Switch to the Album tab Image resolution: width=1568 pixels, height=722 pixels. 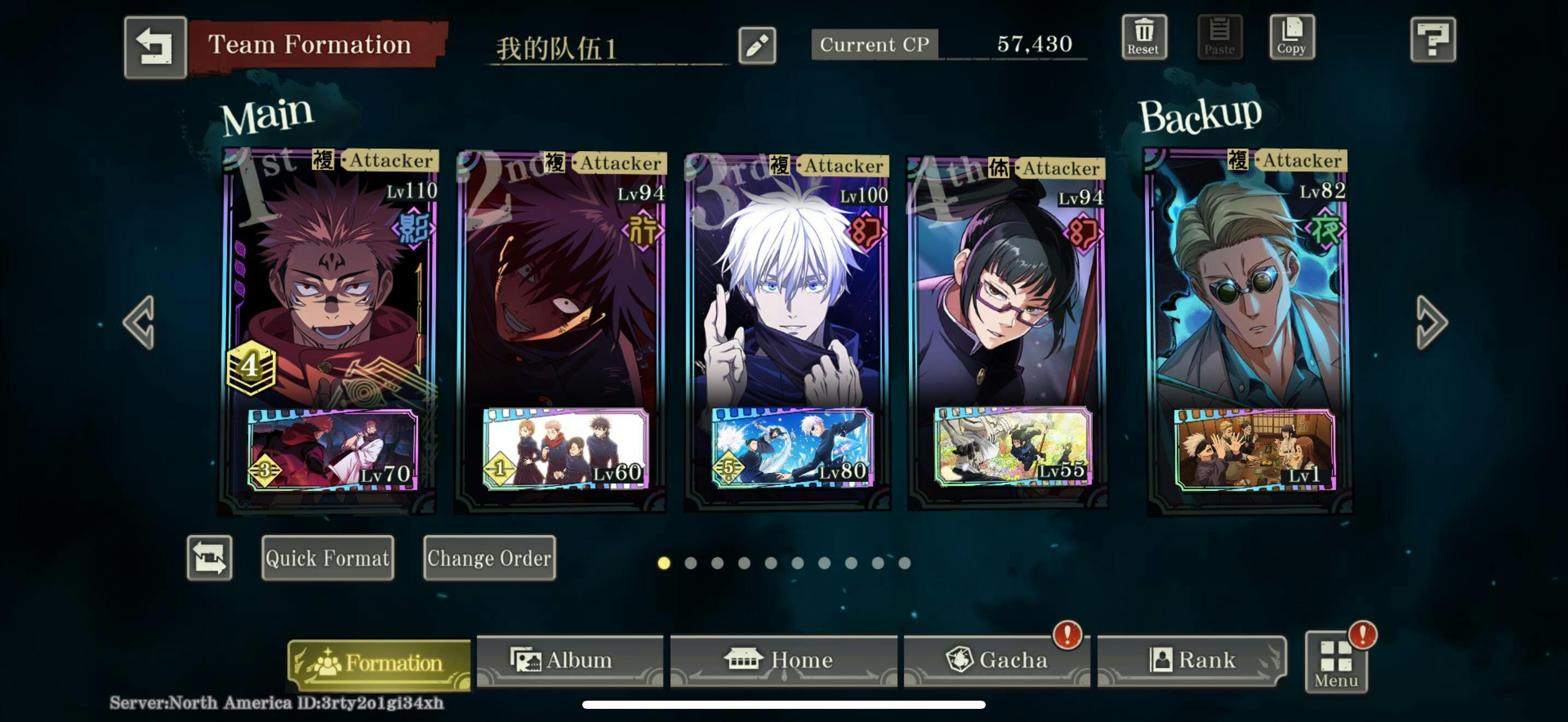(x=570, y=661)
